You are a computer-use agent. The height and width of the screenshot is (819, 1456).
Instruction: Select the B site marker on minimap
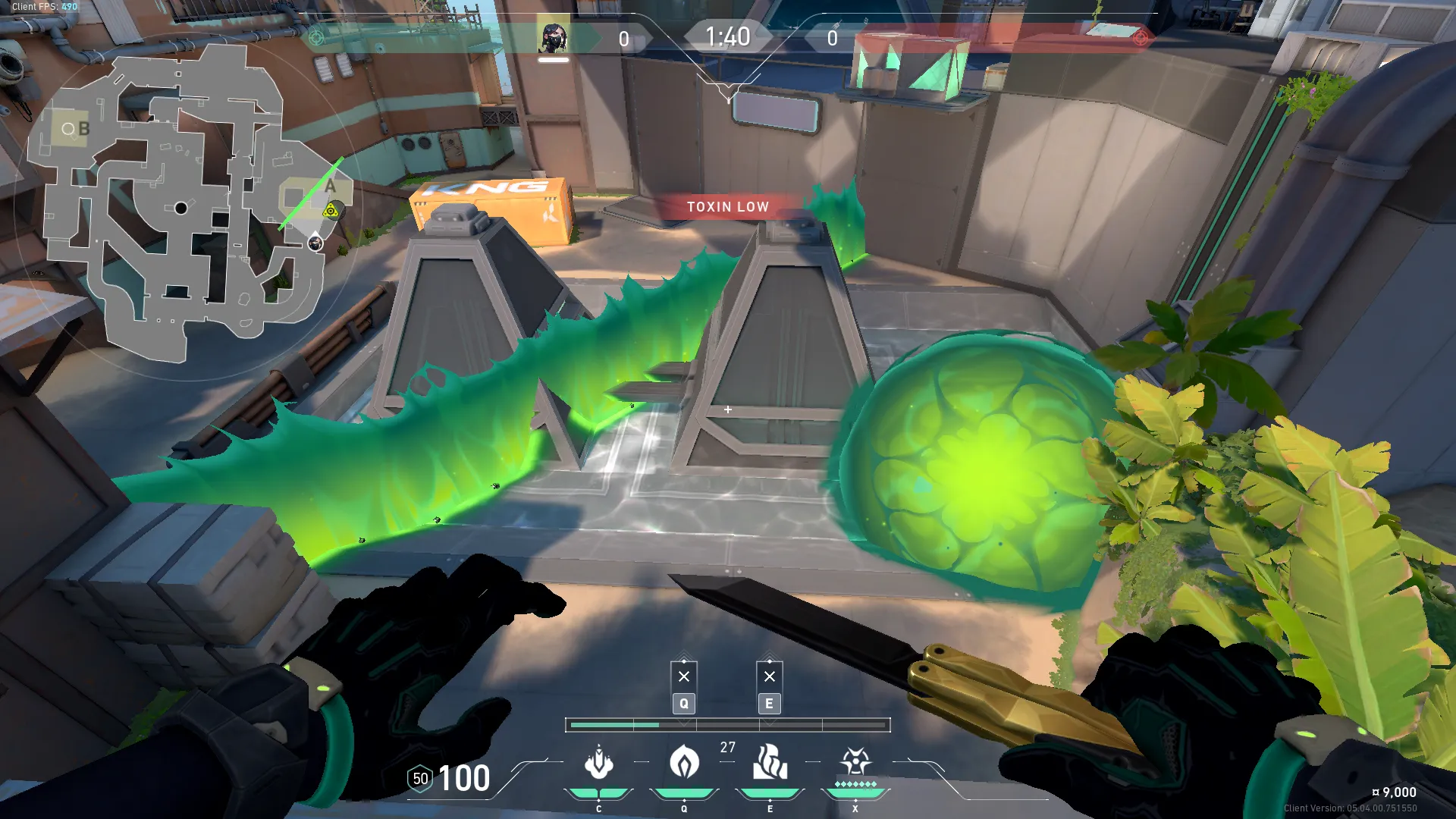tap(83, 129)
